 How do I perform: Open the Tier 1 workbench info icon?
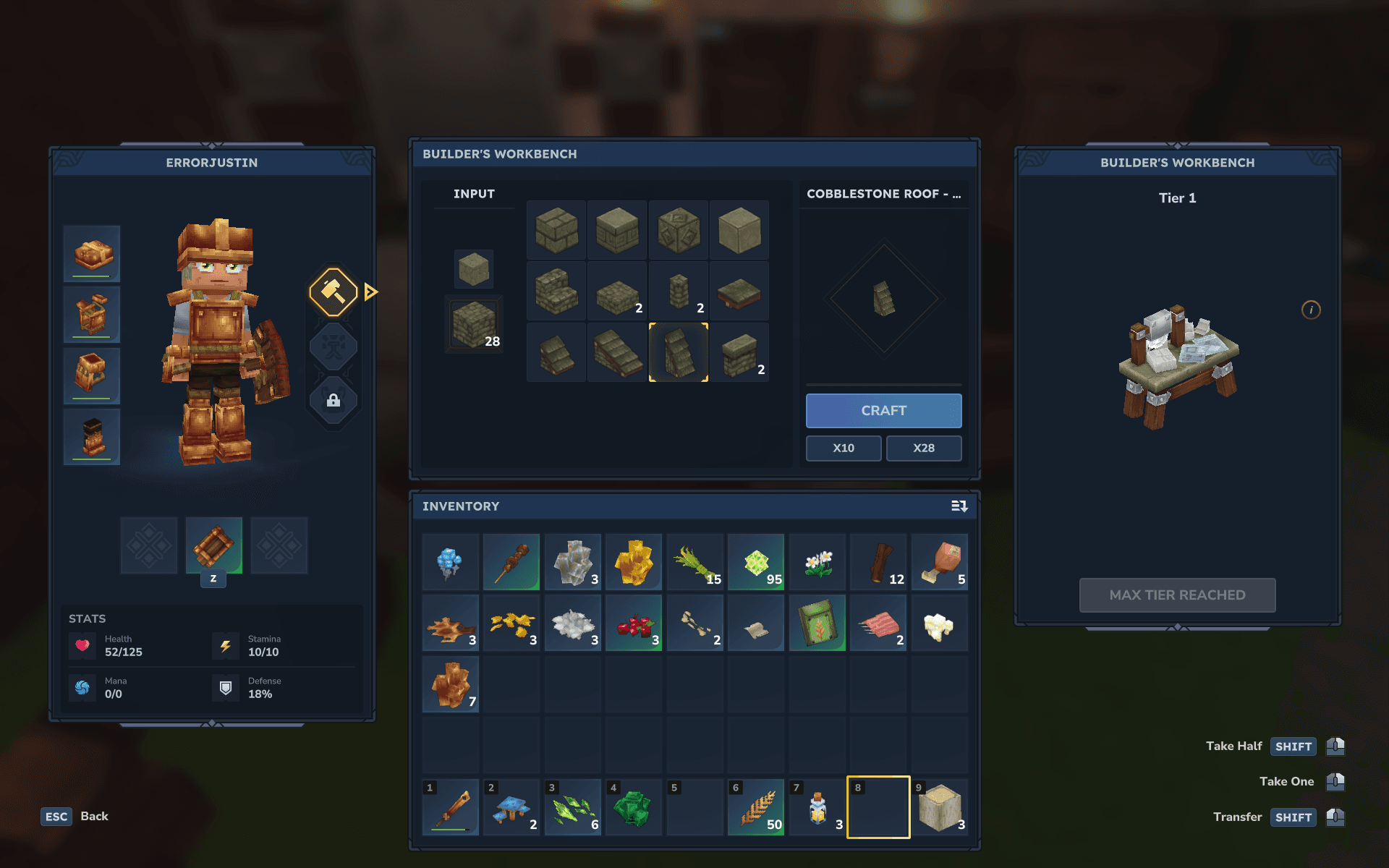coord(1312,310)
